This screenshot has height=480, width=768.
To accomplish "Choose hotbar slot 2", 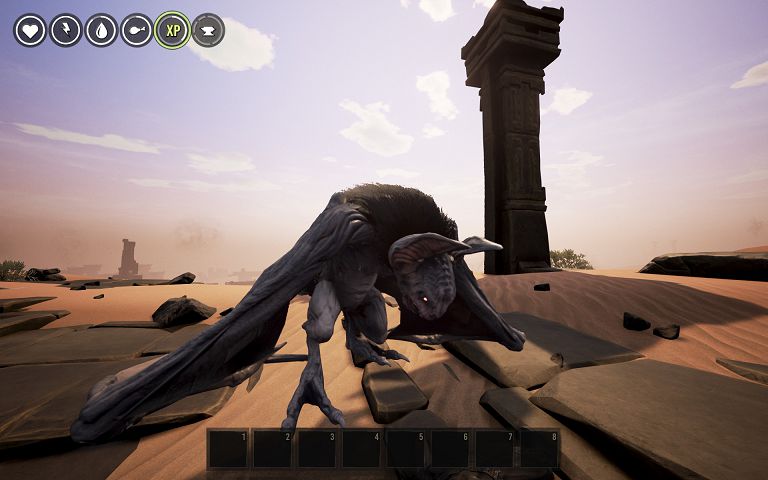I will 272,449.
